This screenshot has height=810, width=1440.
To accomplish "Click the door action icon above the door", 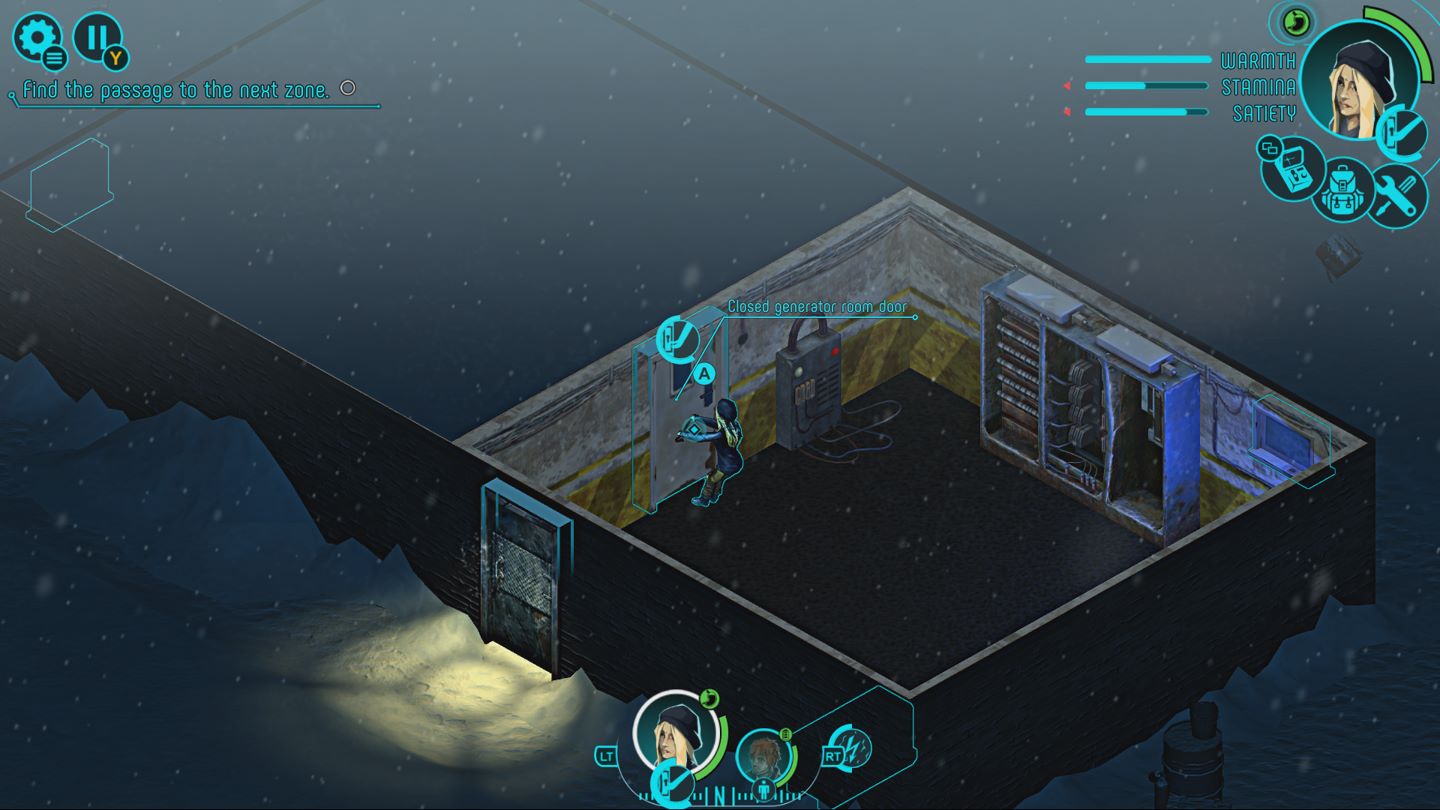I will (677, 338).
